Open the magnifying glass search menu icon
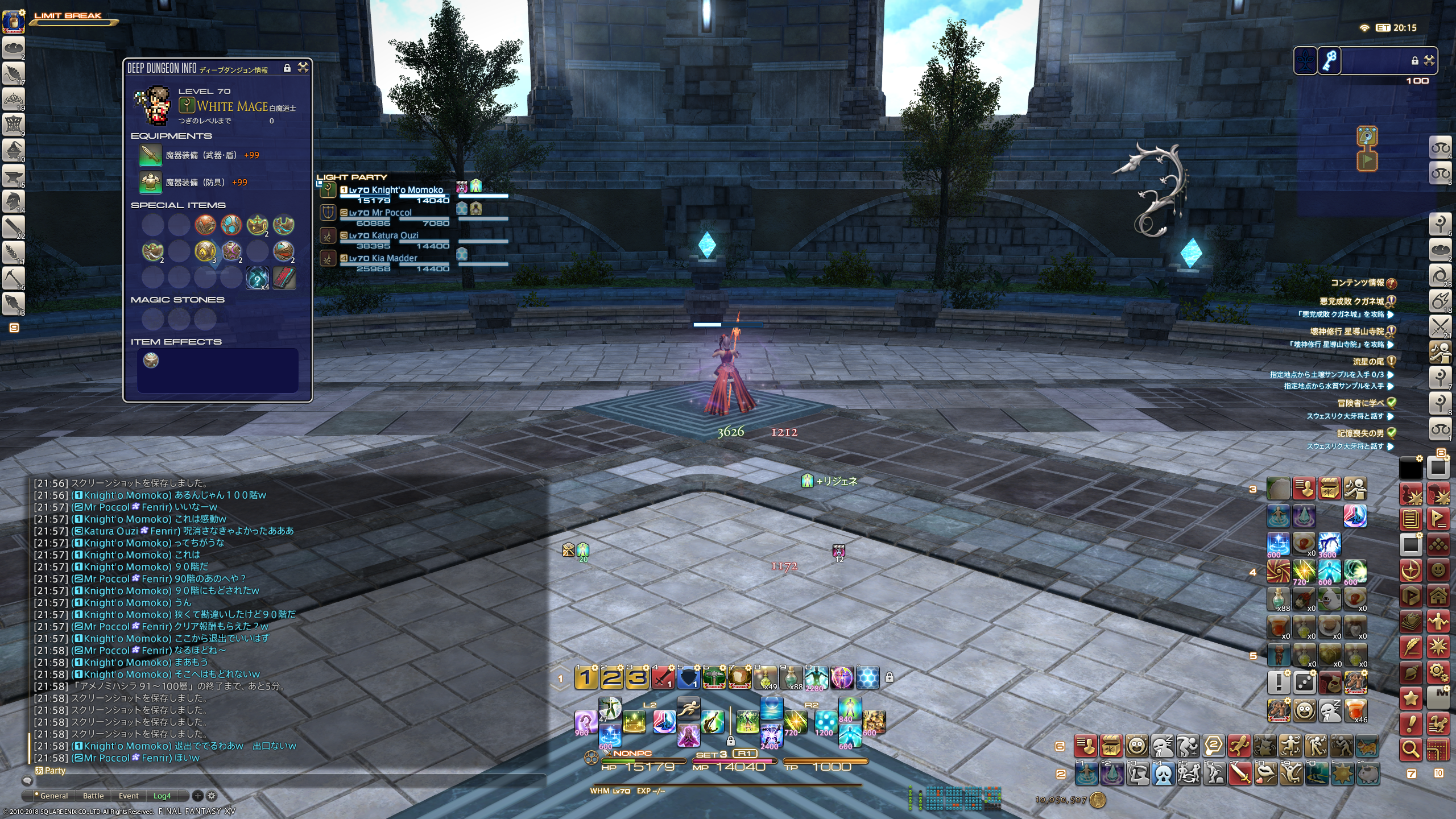 pos(1410,750)
